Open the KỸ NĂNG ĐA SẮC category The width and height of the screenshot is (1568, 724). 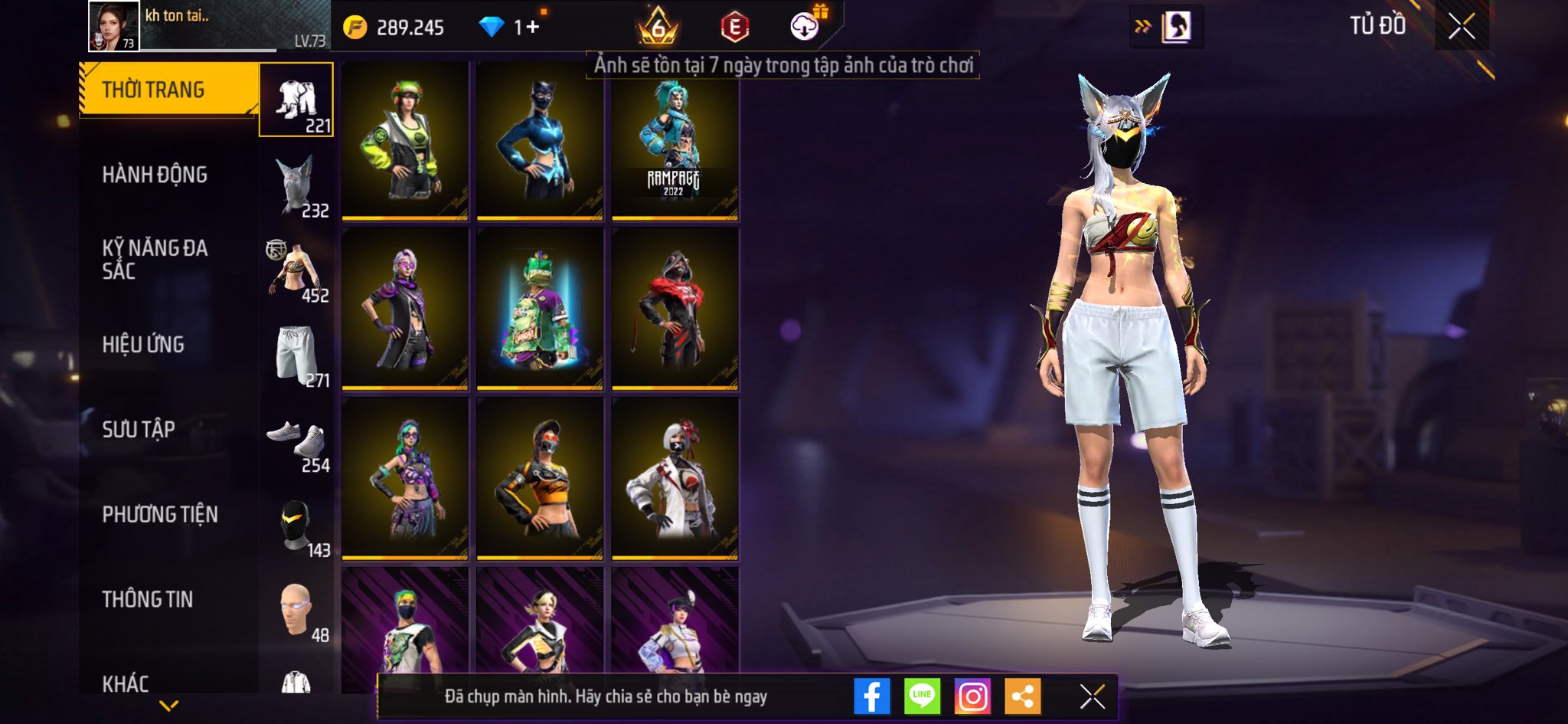click(x=155, y=259)
